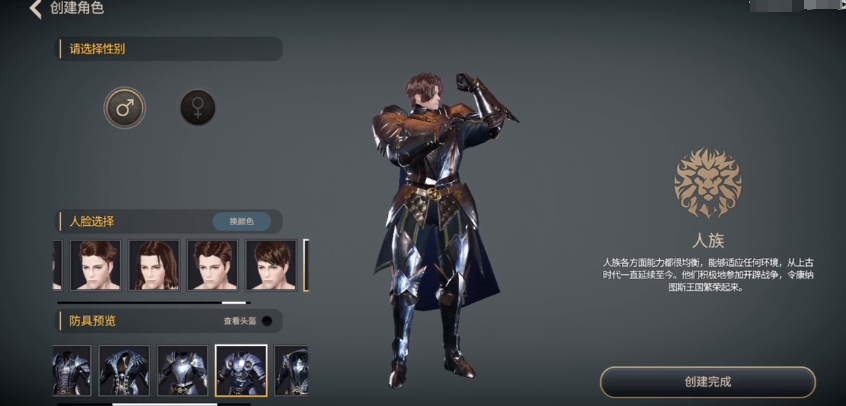Pick the long-haired face portrait
Image resolution: width=846 pixels, height=406 pixels.
coord(154,265)
